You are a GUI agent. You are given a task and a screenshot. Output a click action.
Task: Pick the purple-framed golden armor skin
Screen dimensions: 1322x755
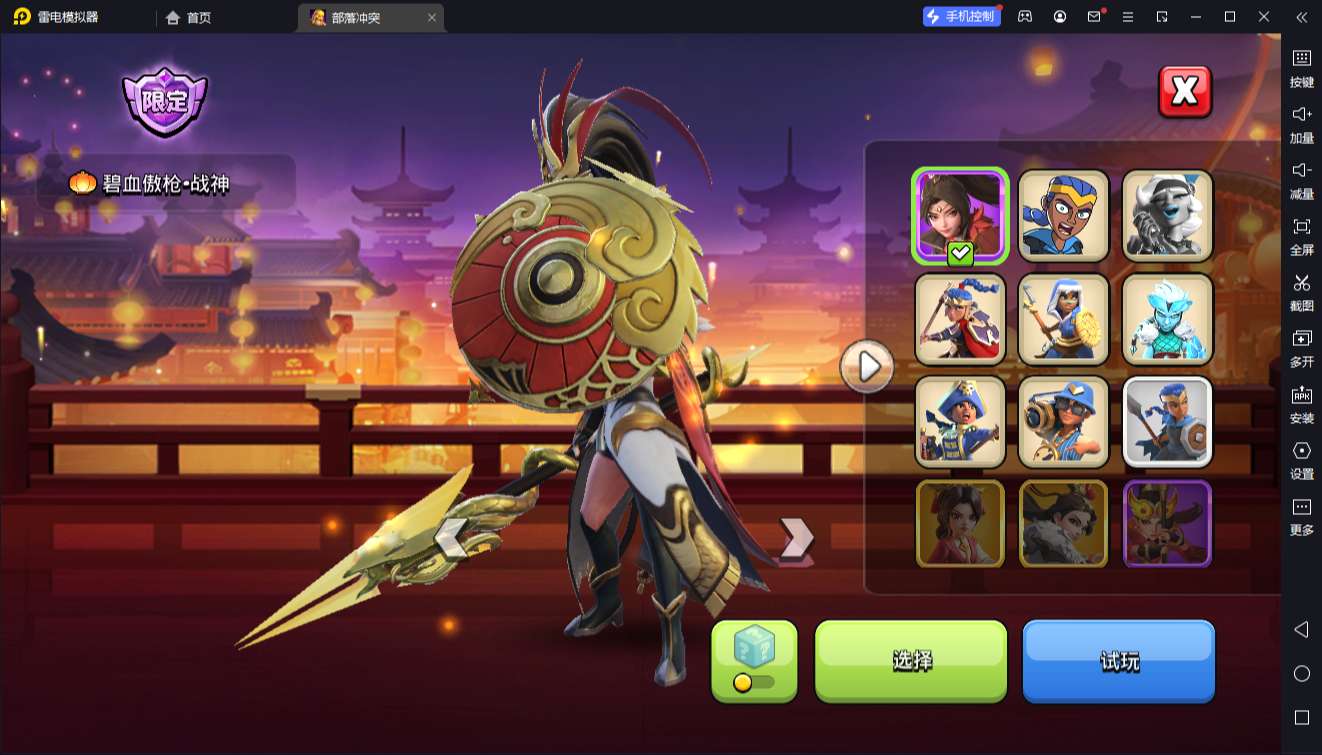1167,524
